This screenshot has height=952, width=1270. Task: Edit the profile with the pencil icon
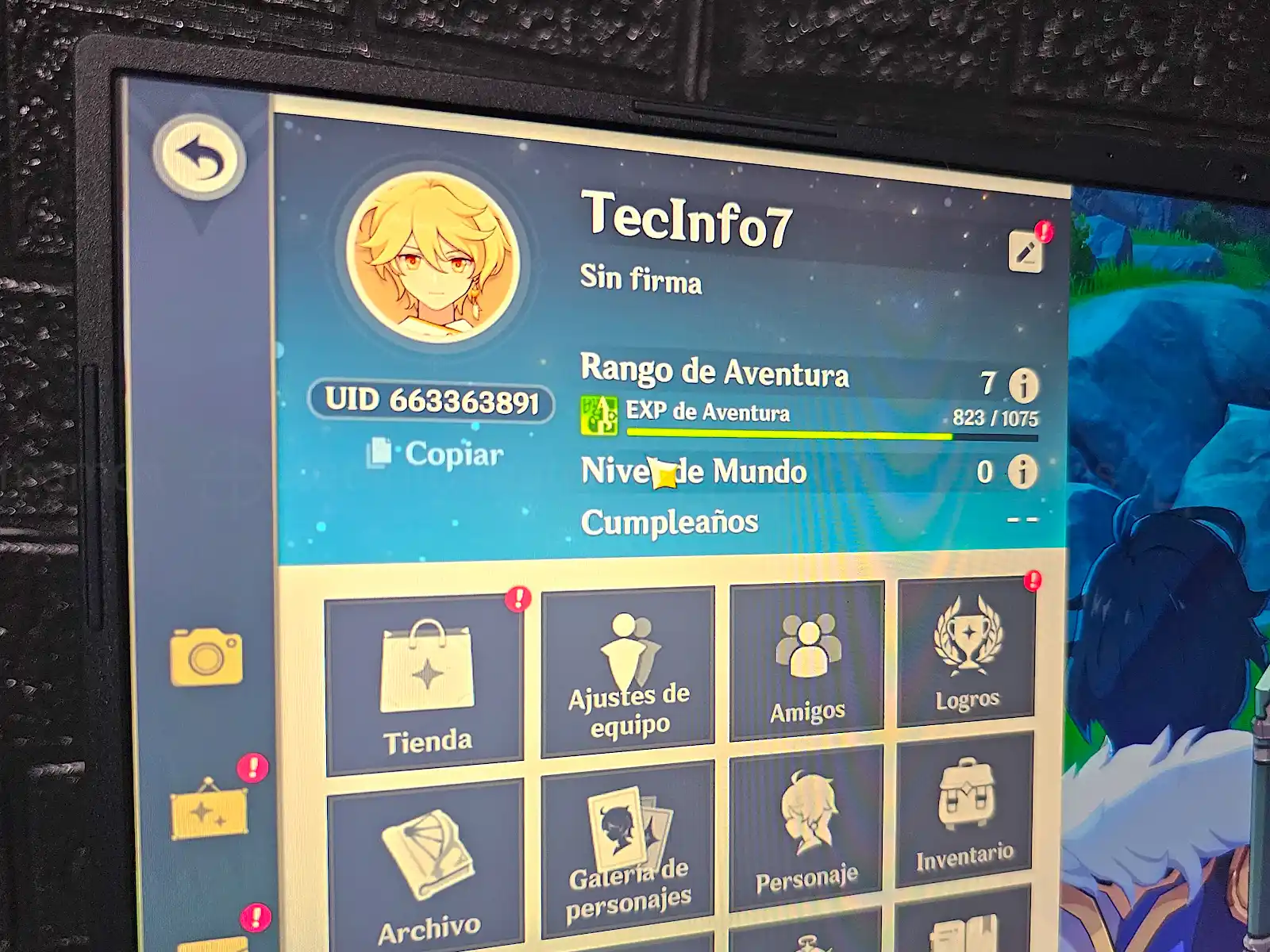pos(1025,251)
